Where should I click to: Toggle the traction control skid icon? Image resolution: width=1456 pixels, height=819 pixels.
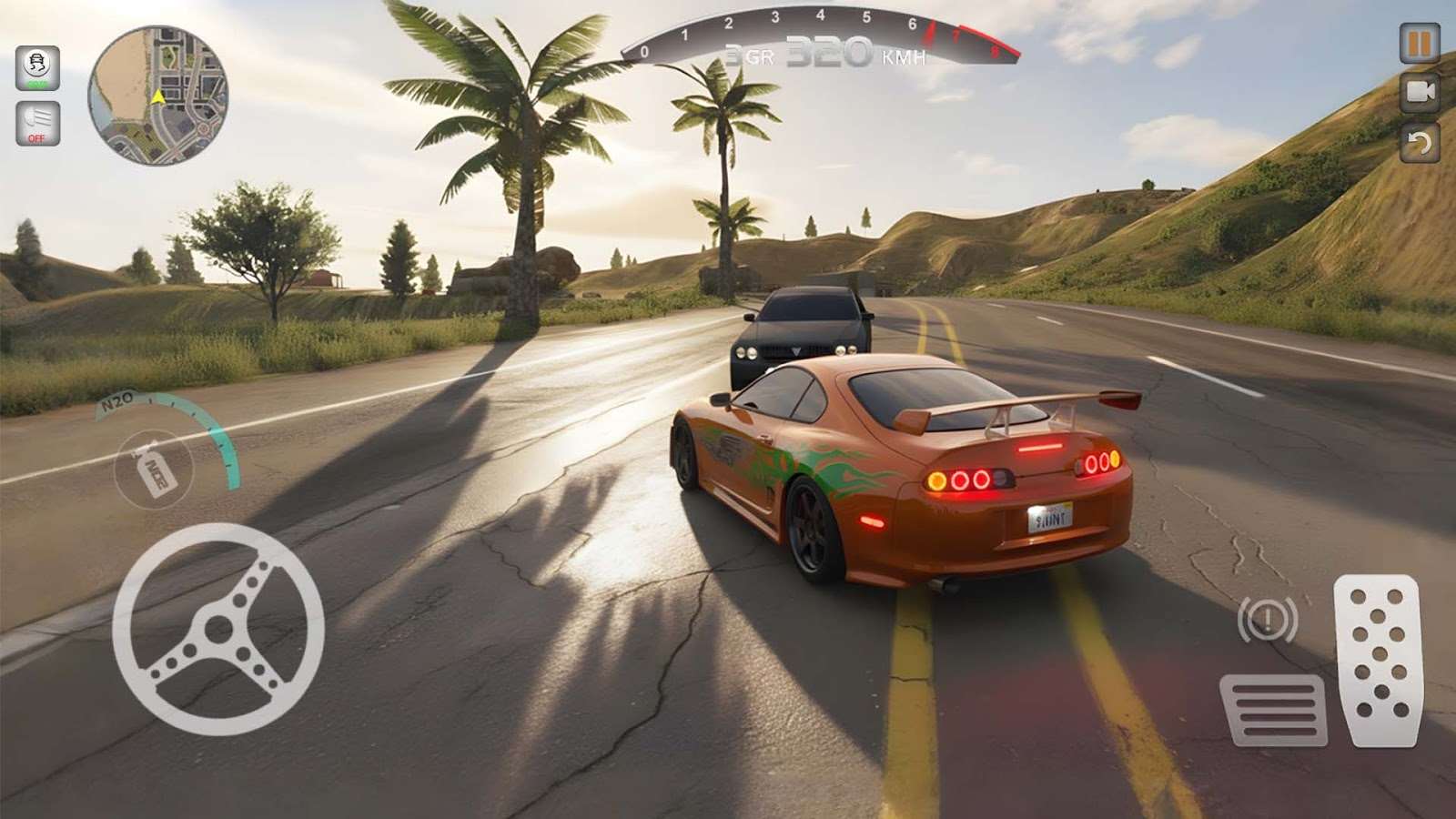pos(37,68)
